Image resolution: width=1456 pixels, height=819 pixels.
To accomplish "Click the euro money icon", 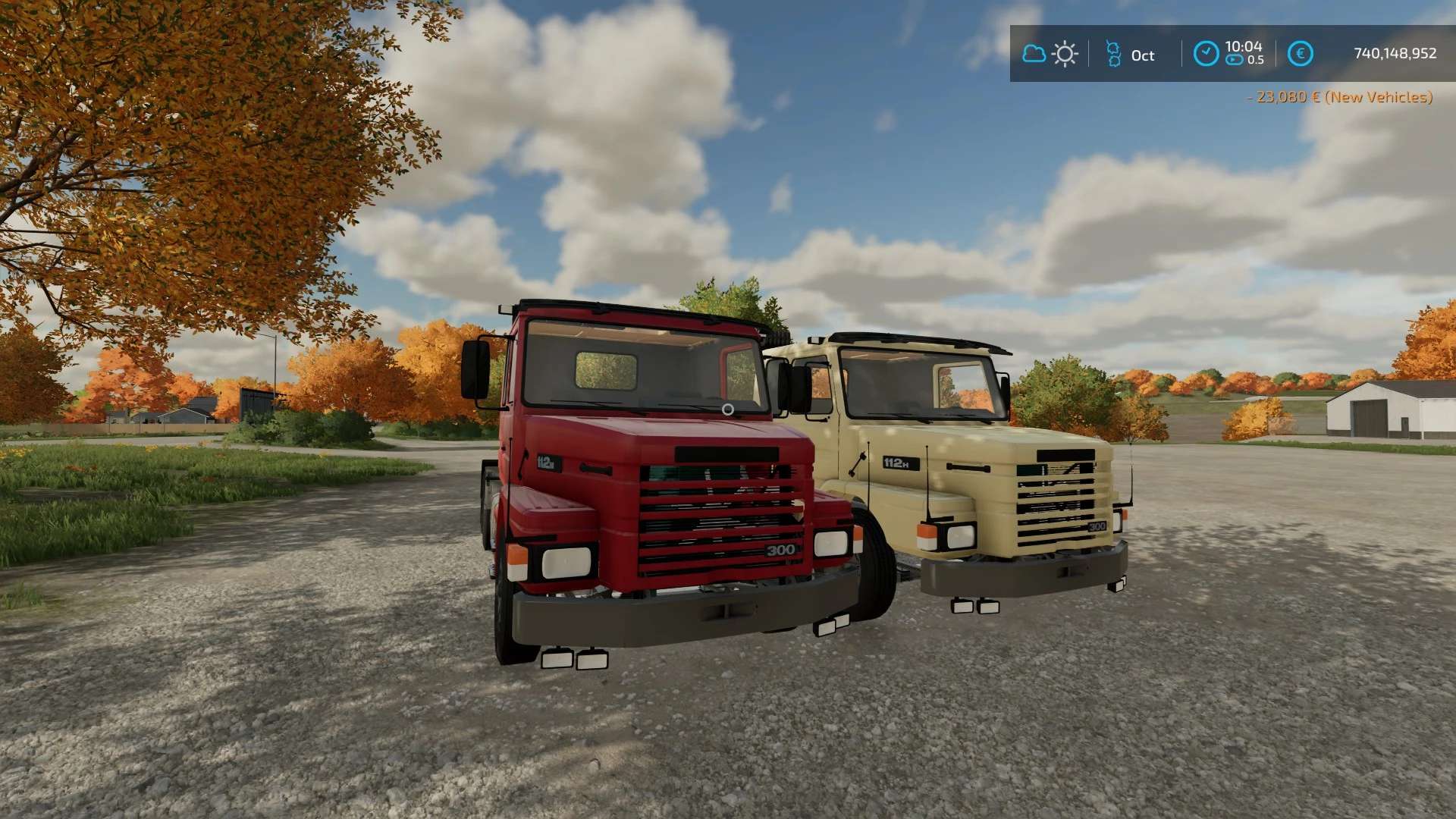I will click(x=1300, y=54).
